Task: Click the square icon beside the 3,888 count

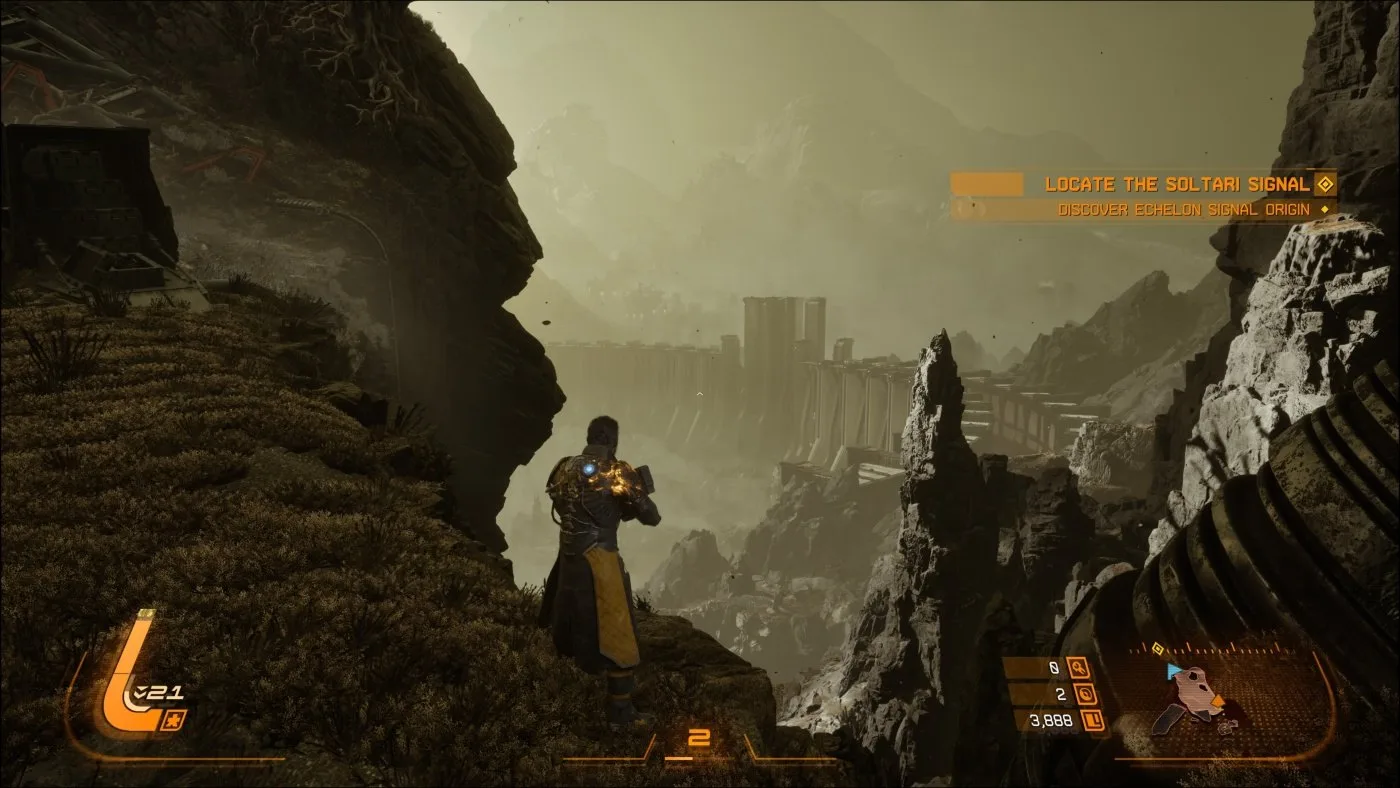Action: click(1093, 720)
